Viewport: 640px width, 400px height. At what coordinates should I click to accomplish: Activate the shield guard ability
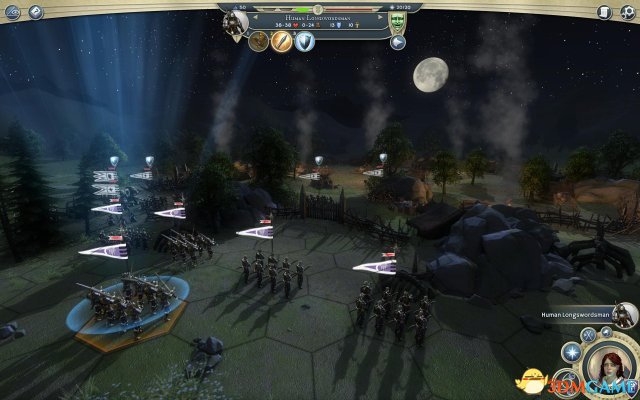305,42
